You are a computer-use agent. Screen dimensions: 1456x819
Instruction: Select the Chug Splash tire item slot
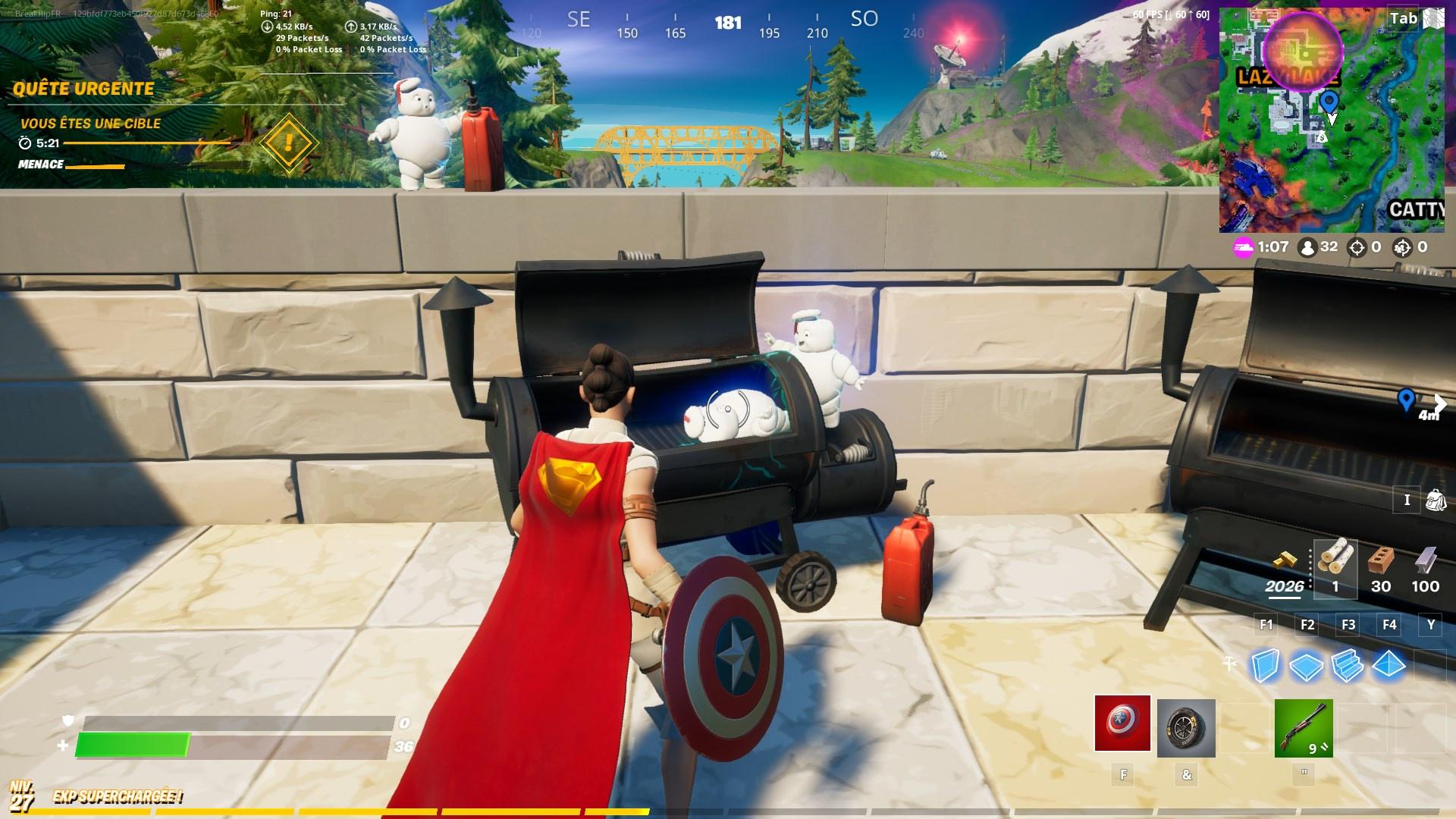click(x=1187, y=726)
